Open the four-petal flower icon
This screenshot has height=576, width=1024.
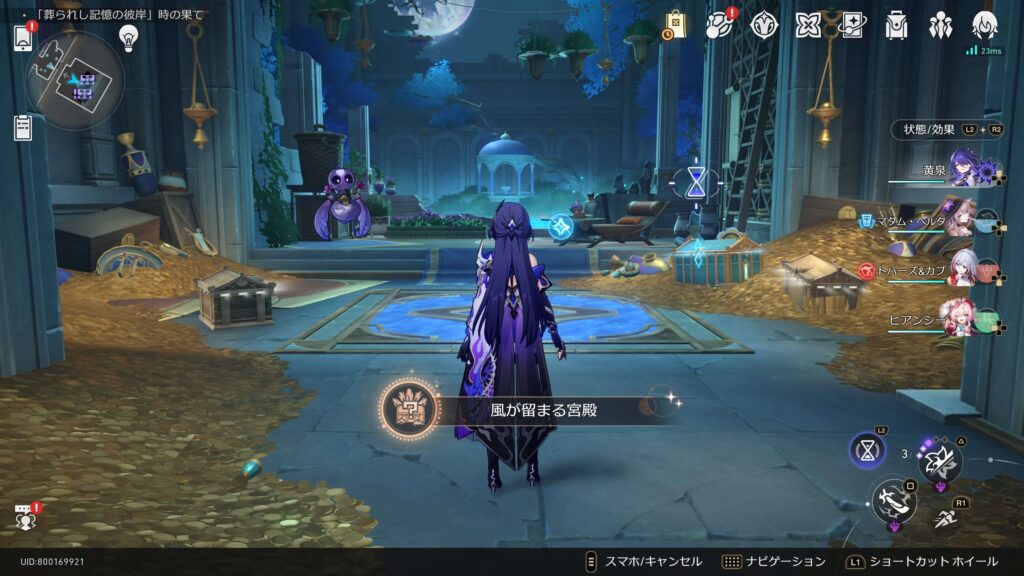[808, 25]
